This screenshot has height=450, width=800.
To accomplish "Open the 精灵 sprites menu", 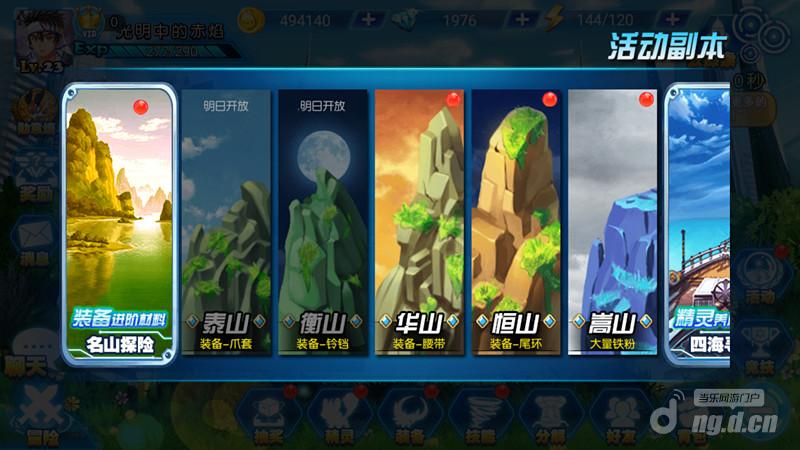I will [x=340, y=415].
